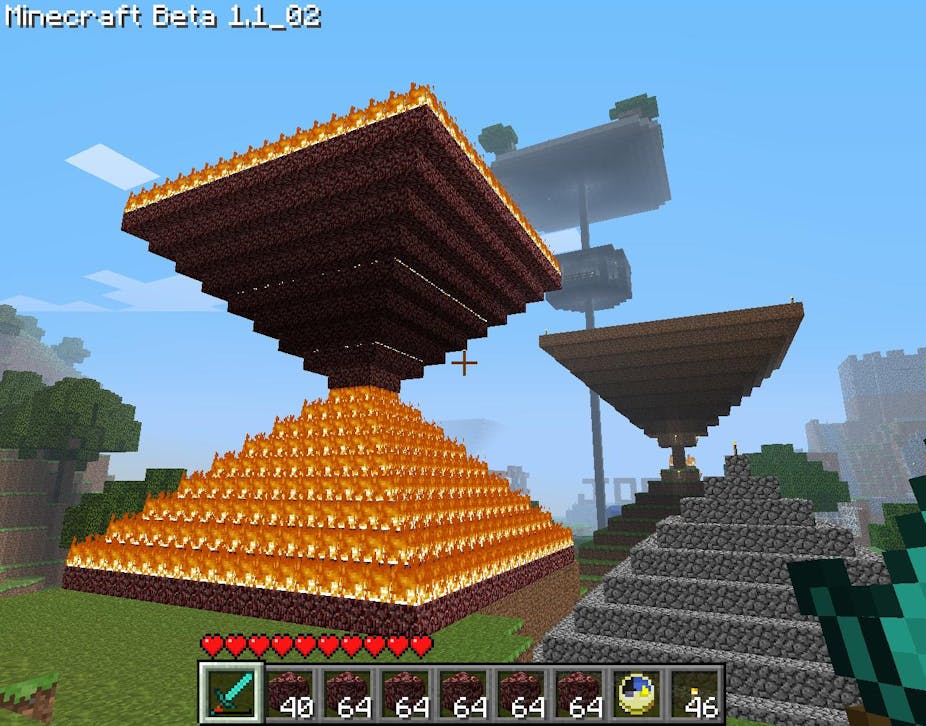Viewport: 926px width, 726px height.
Task: Select the torch stack of 46
Action: pos(694,691)
